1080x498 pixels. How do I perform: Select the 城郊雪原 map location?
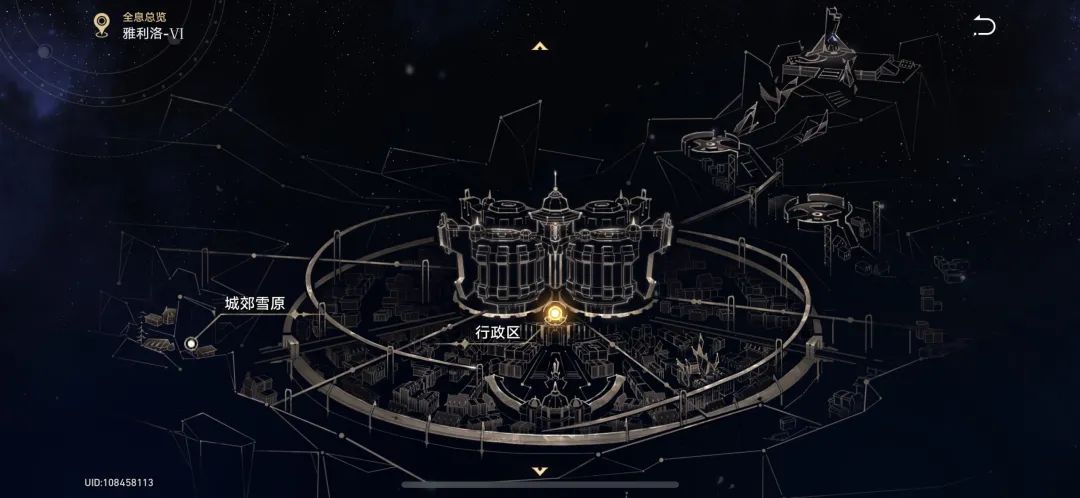click(191, 344)
